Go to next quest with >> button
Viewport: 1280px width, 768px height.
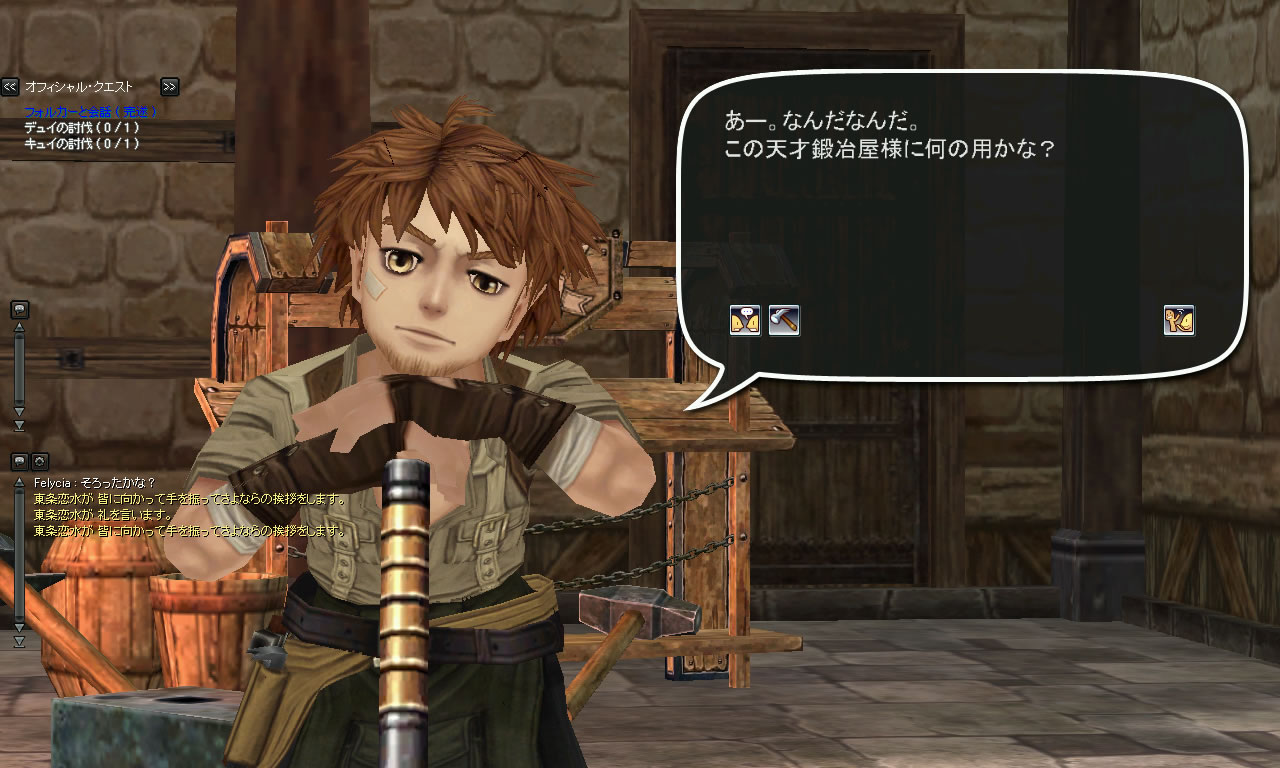[x=169, y=87]
